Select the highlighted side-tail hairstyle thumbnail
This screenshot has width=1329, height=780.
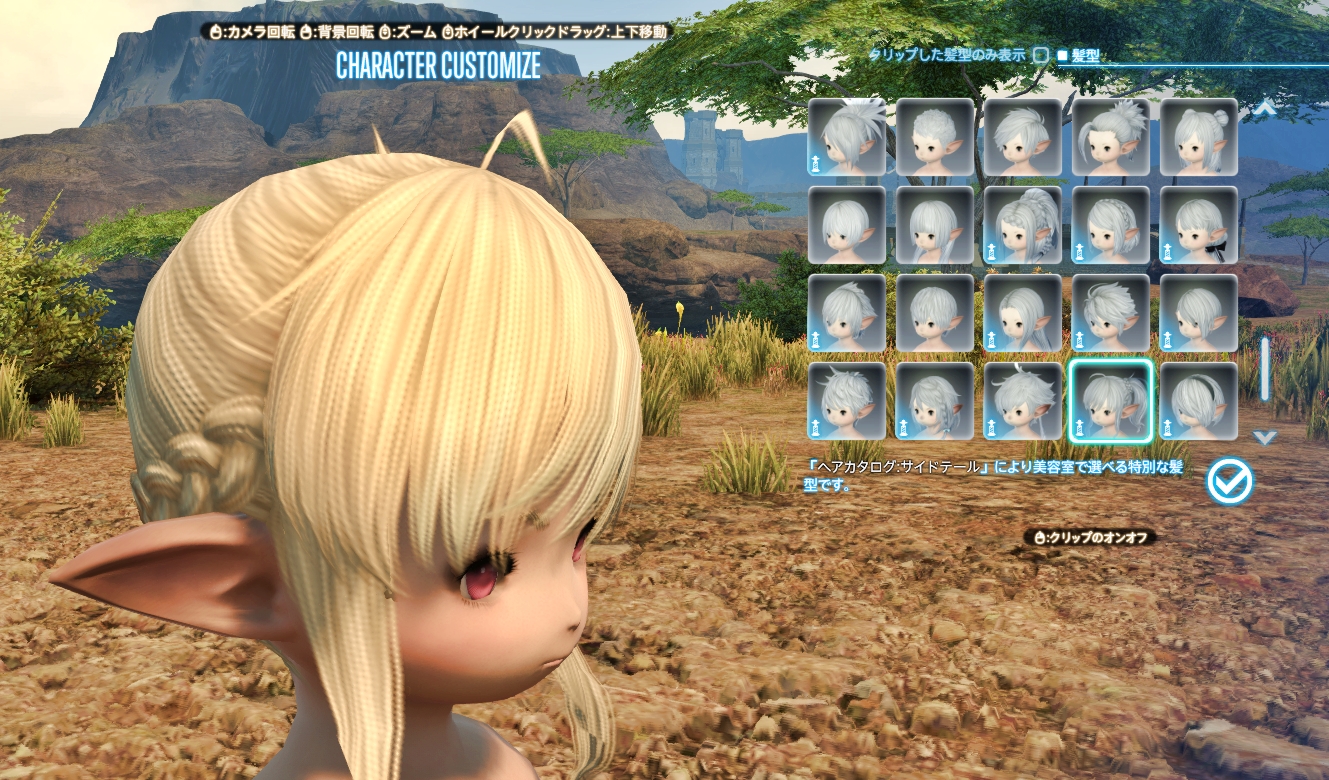1110,400
